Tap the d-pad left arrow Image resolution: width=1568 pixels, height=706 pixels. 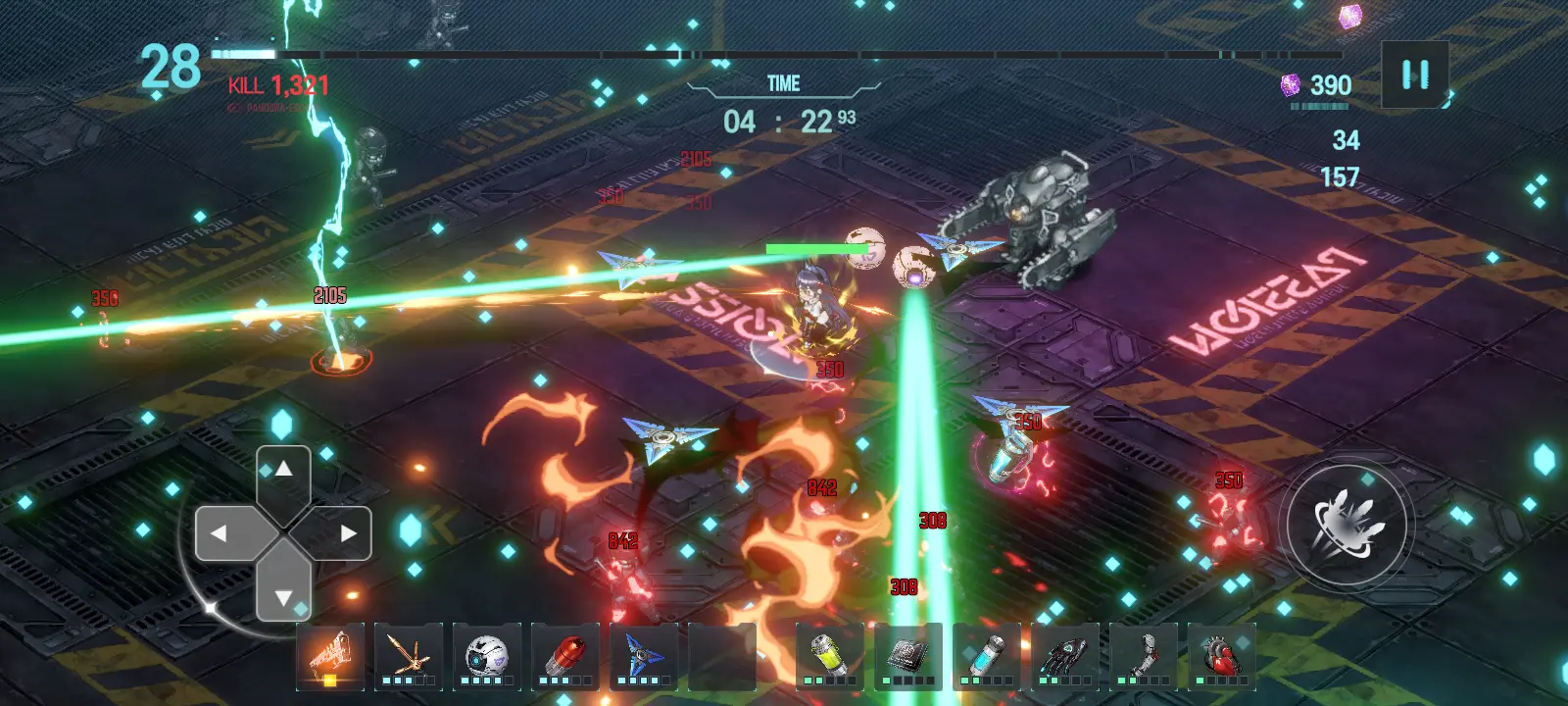tap(220, 533)
